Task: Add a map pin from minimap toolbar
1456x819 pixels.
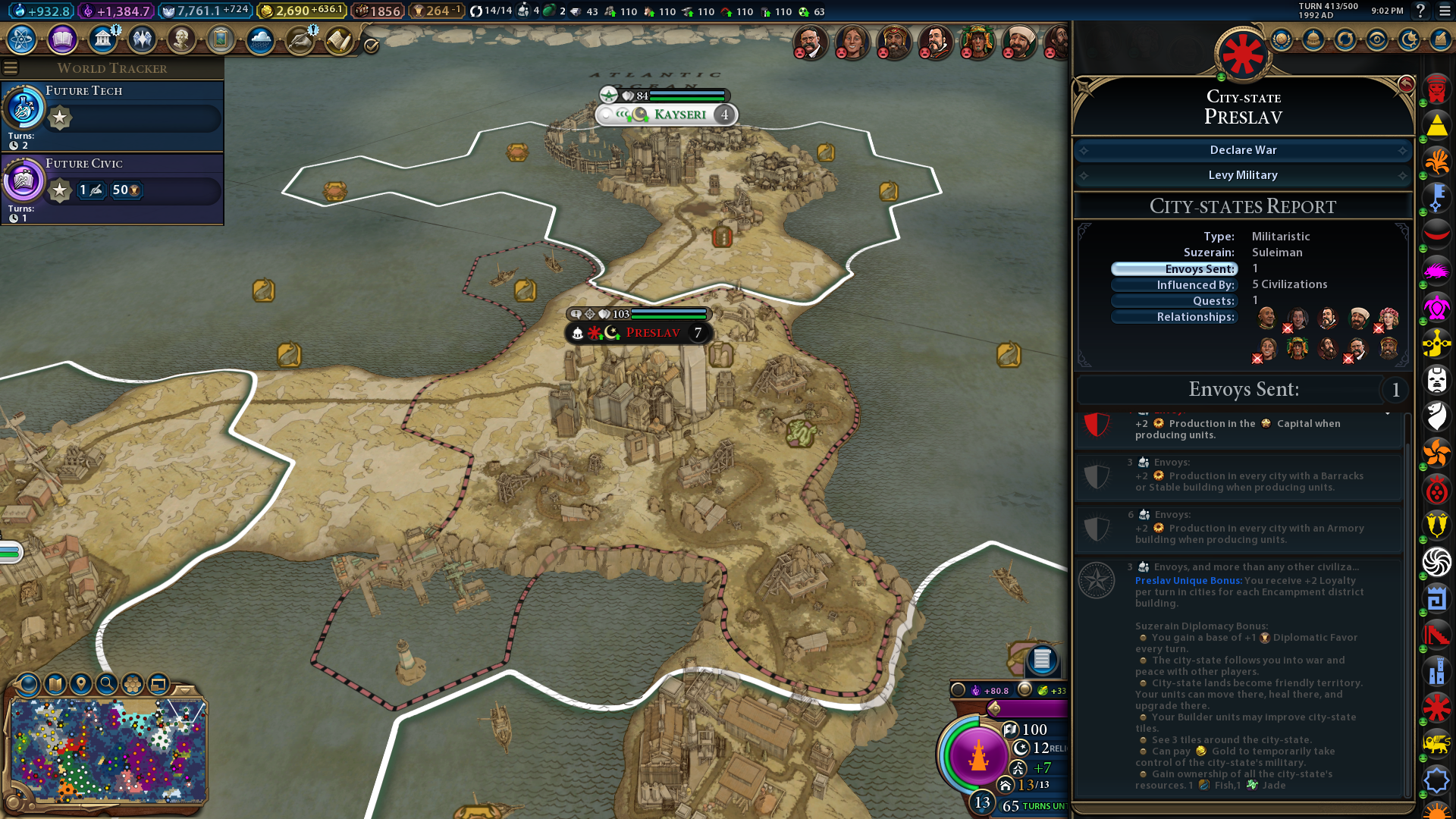Action: pos(81,684)
